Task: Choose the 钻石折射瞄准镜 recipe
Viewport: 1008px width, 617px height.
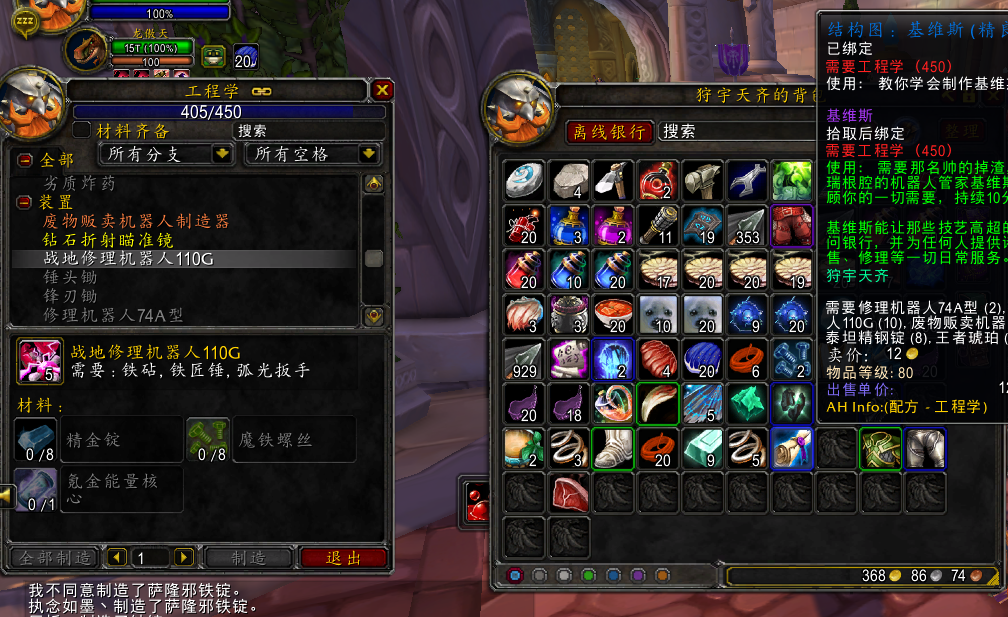Action: click(107, 240)
